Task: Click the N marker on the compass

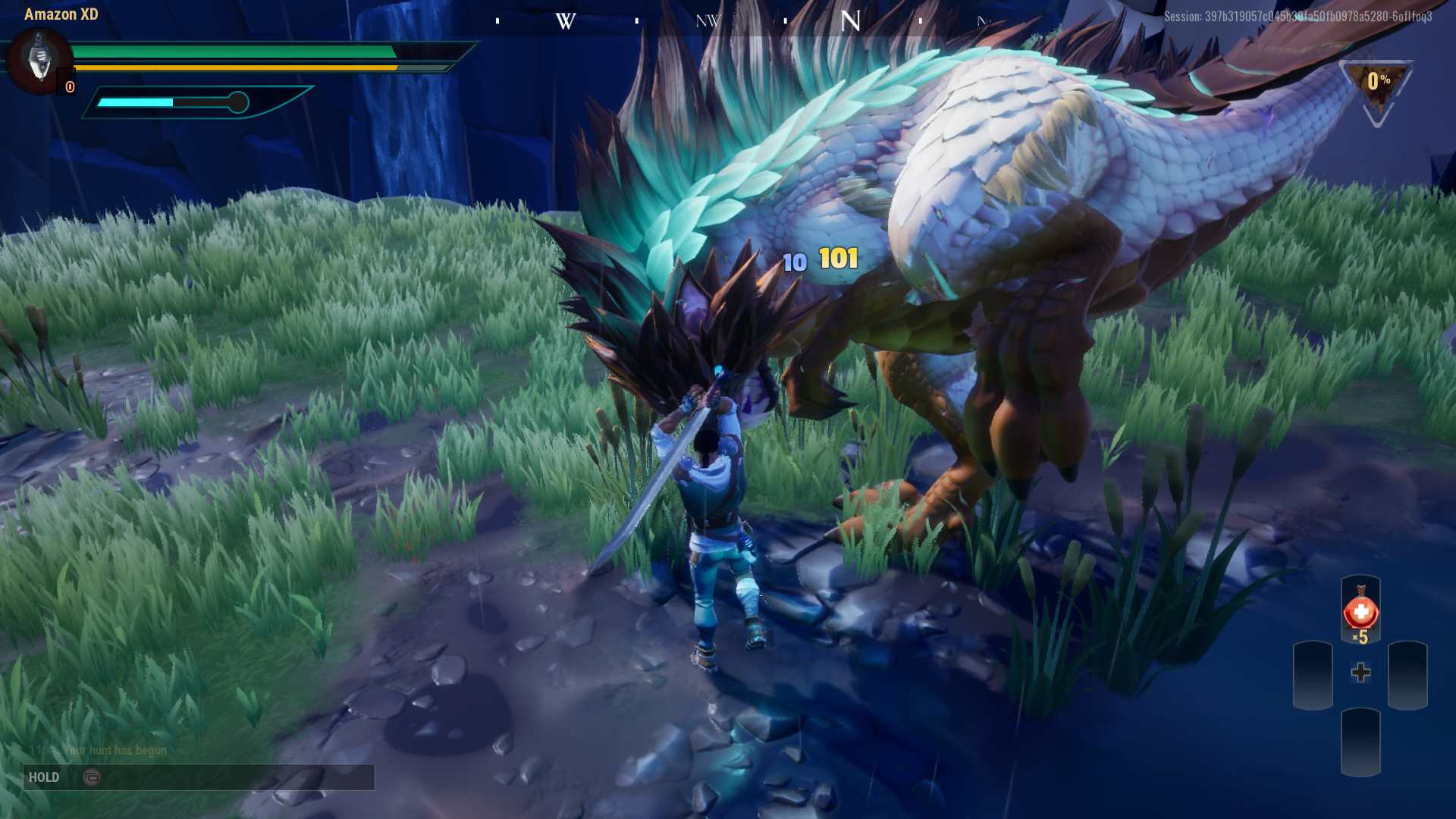Action: pos(851,20)
